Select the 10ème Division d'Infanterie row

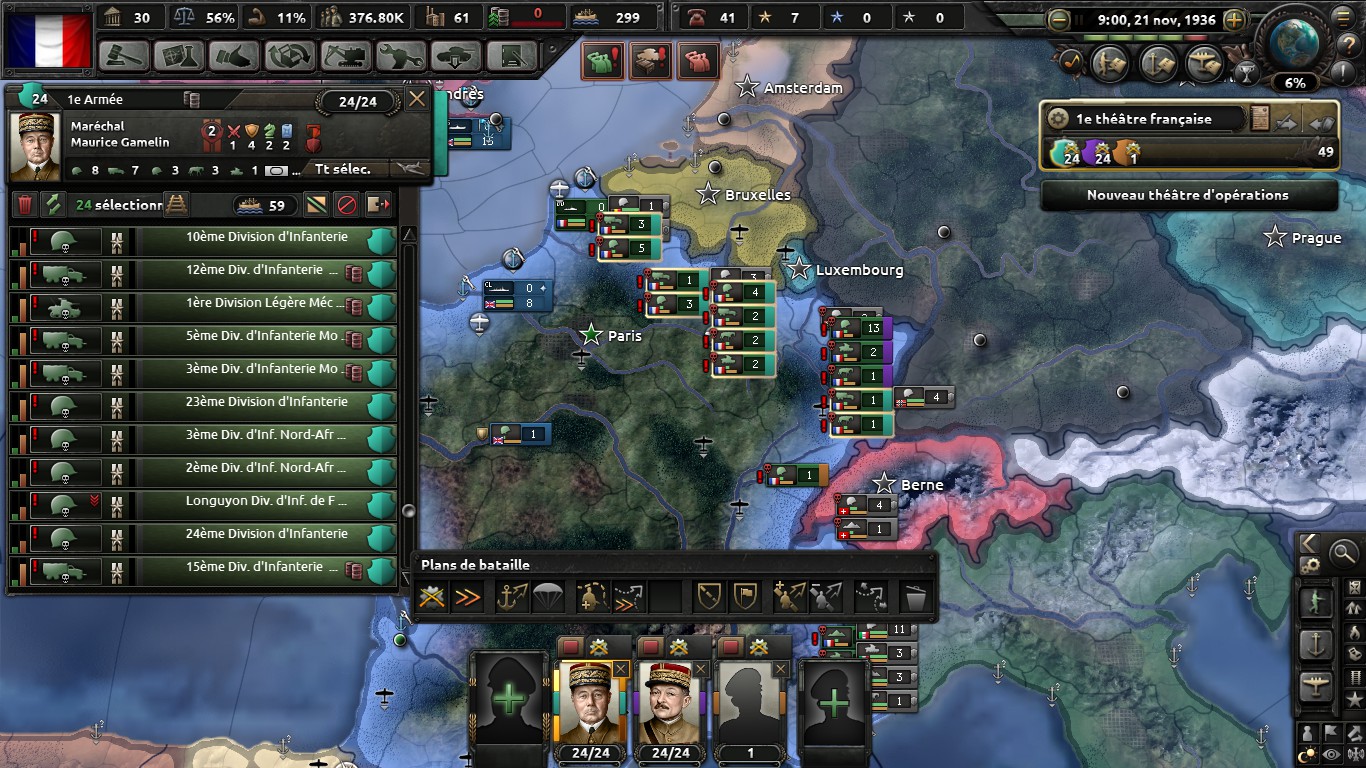click(x=266, y=238)
